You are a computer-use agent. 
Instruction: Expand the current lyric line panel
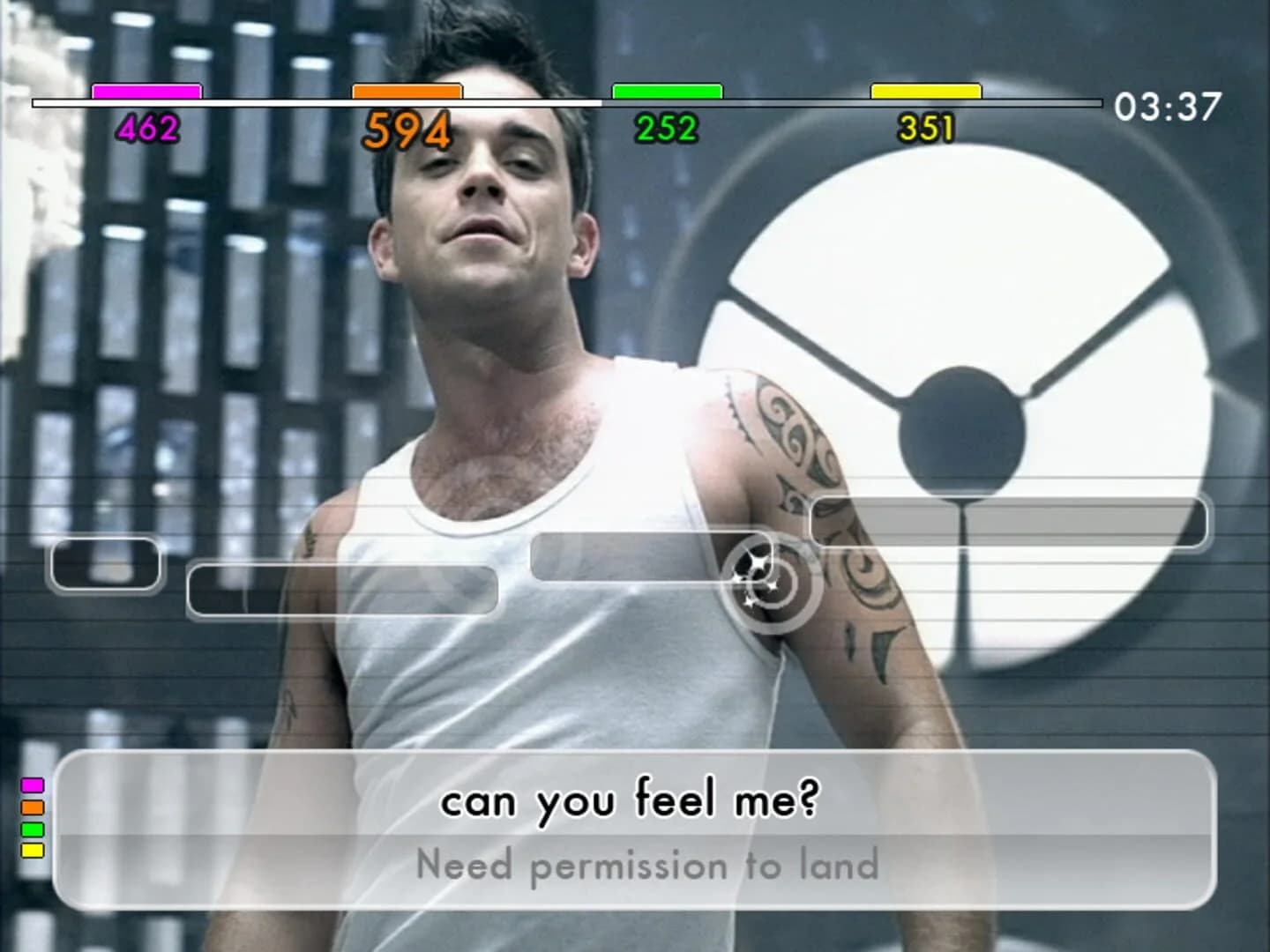[635, 800]
